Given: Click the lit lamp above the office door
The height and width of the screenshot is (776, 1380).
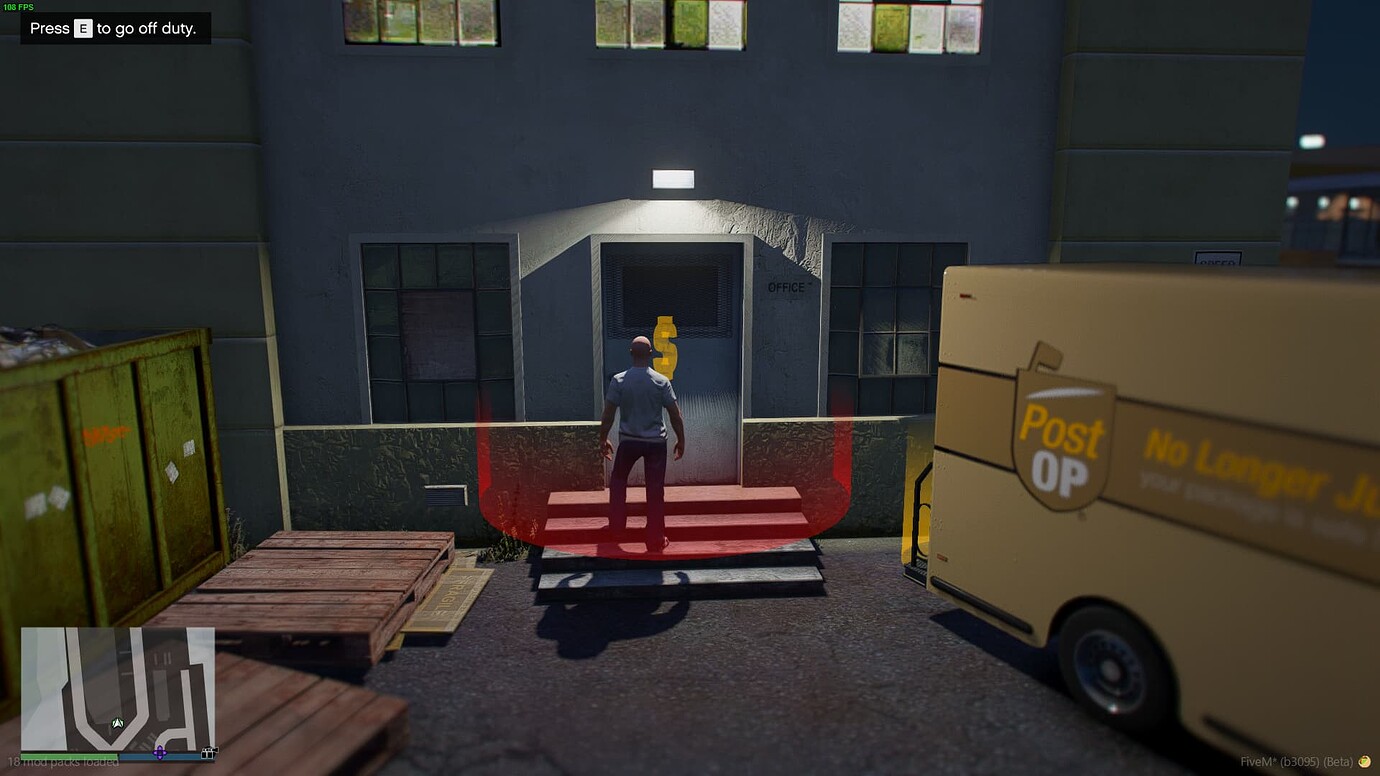Looking at the screenshot, I should point(672,178).
